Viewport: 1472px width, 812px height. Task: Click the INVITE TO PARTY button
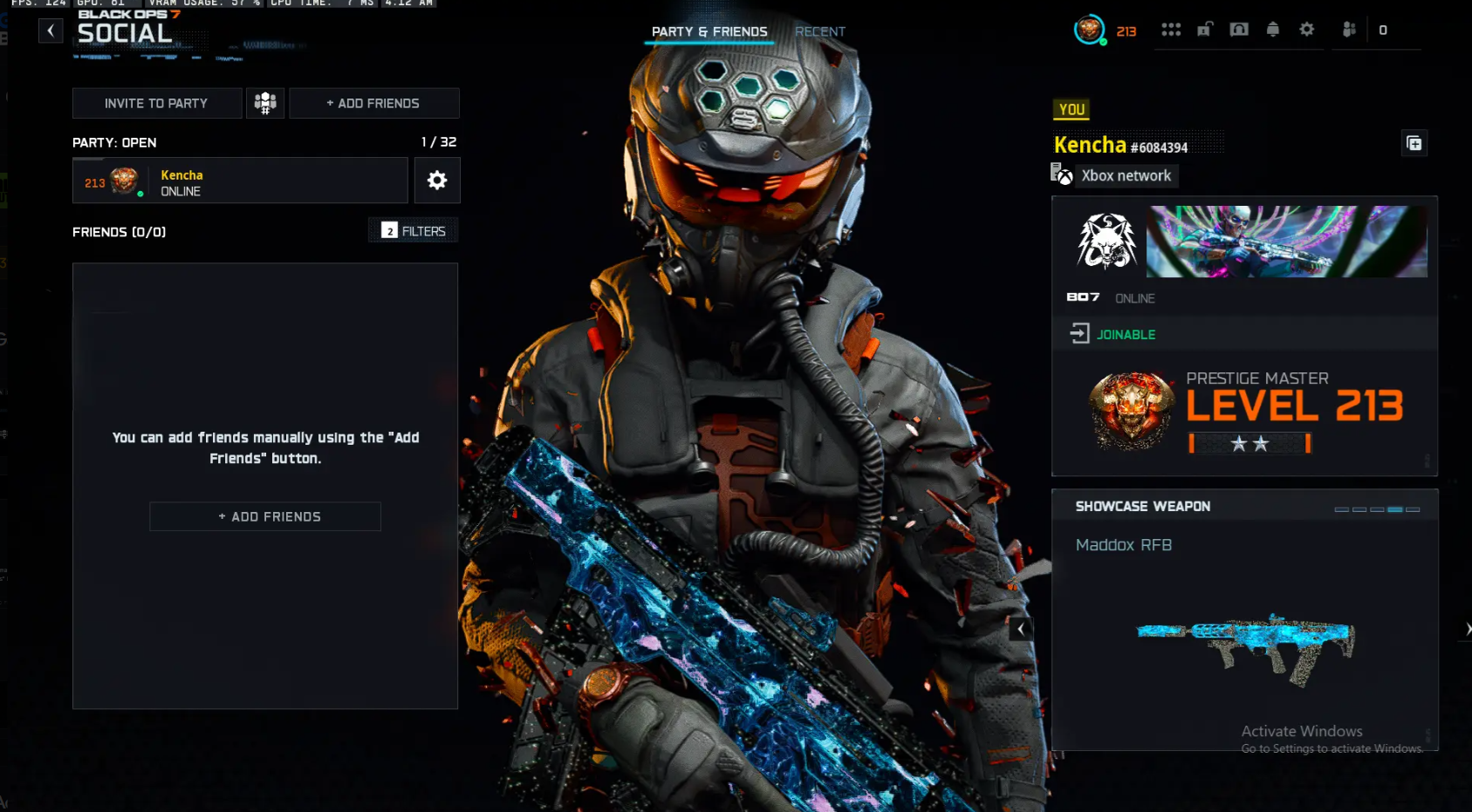(156, 103)
